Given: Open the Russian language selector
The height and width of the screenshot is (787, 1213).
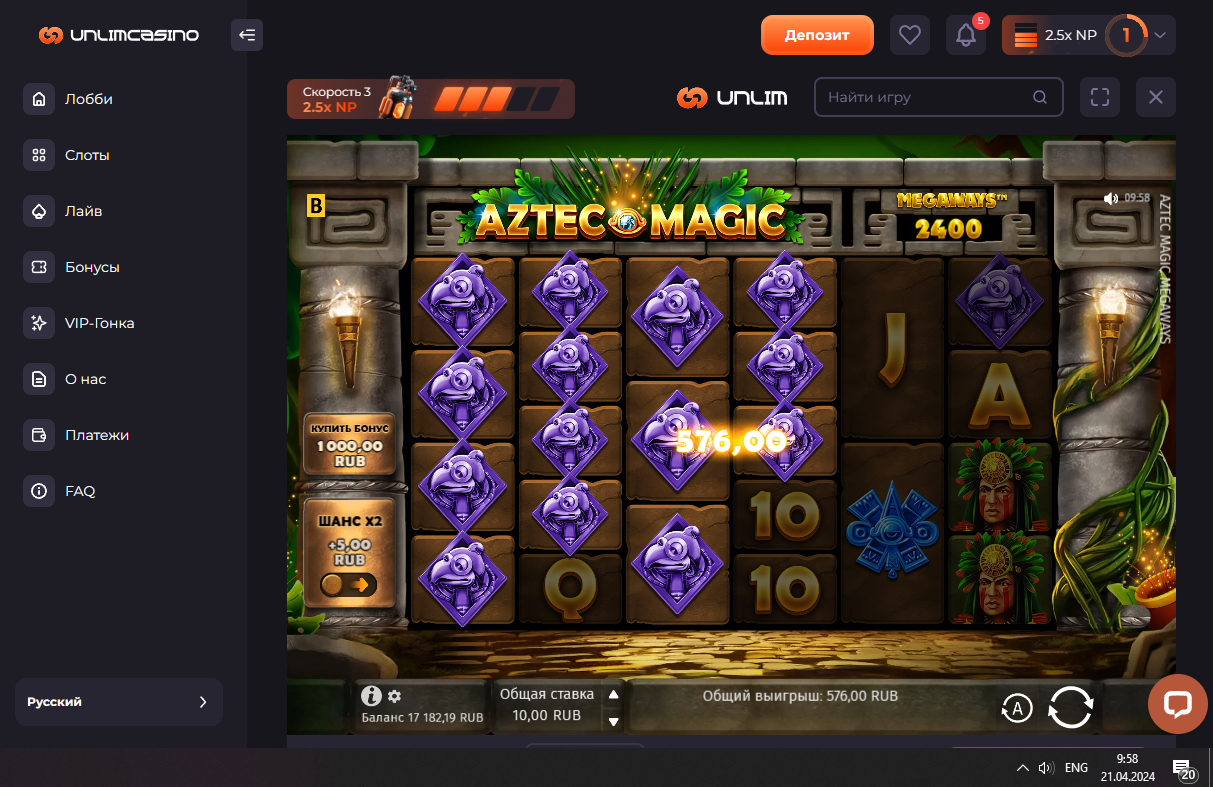Looking at the screenshot, I should (118, 702).
